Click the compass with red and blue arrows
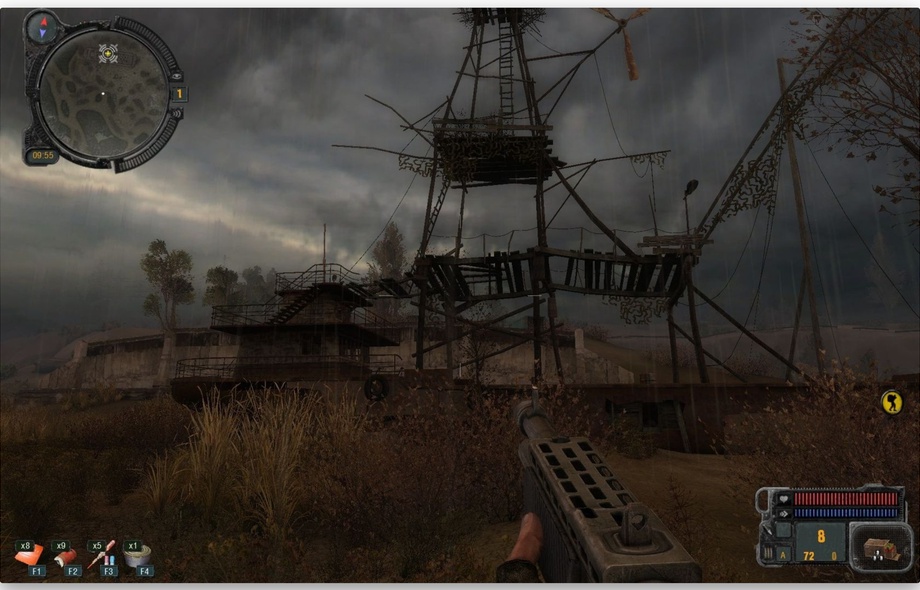 (42, 27)
